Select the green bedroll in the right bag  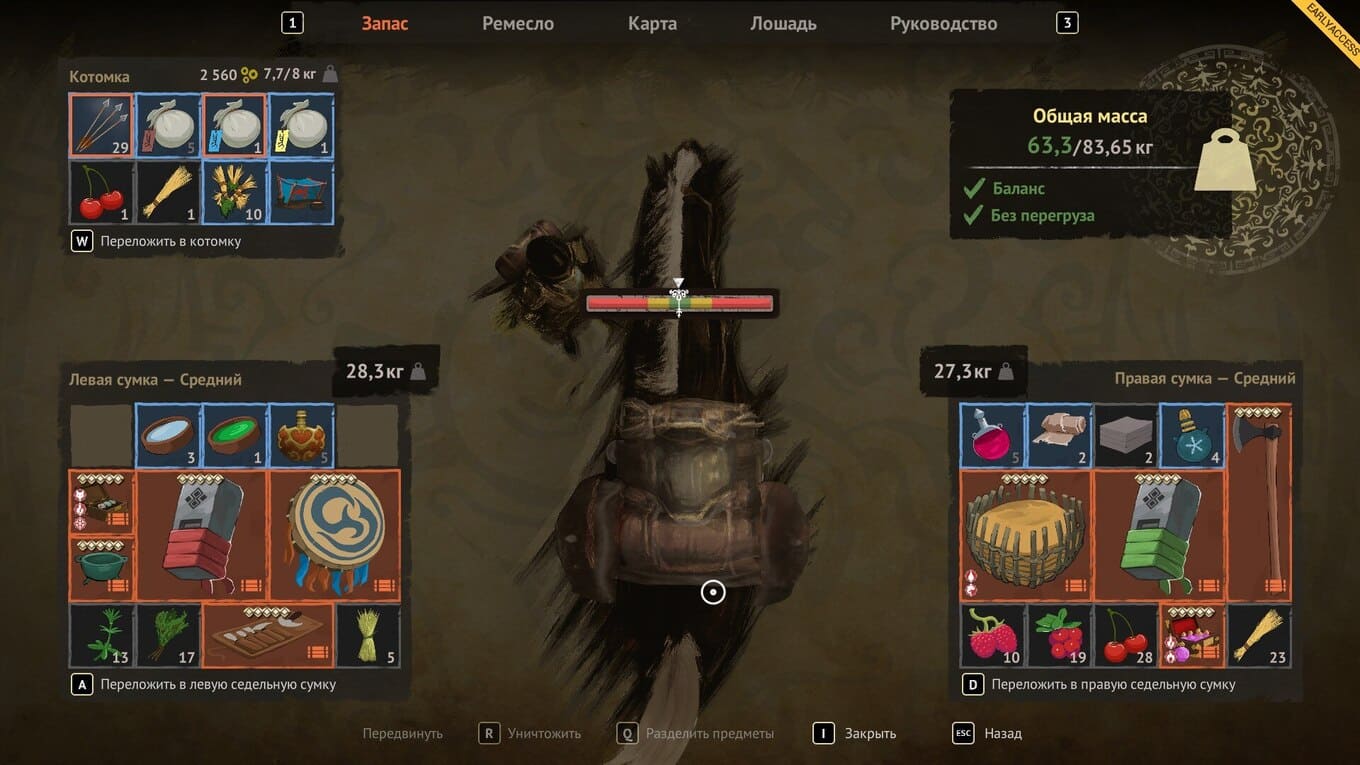coord(1159,535)
